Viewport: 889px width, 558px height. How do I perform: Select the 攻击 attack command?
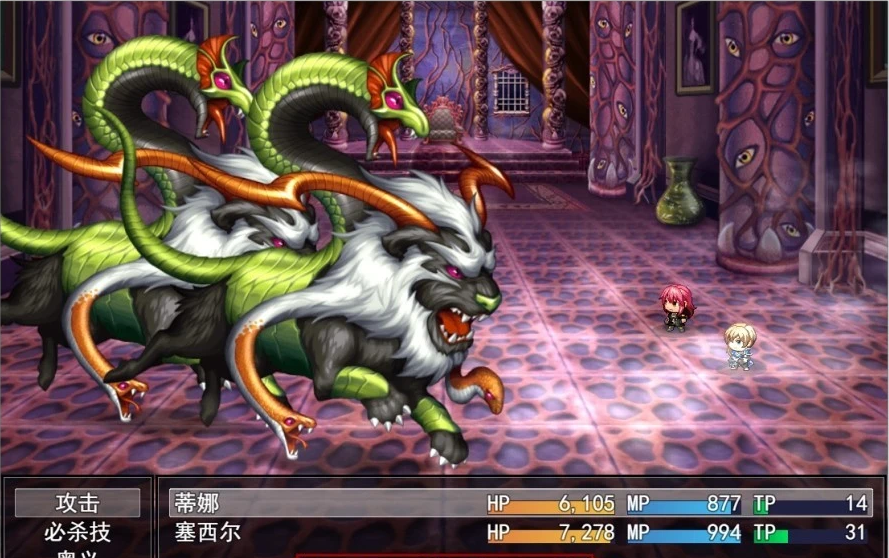pos(77,503)
